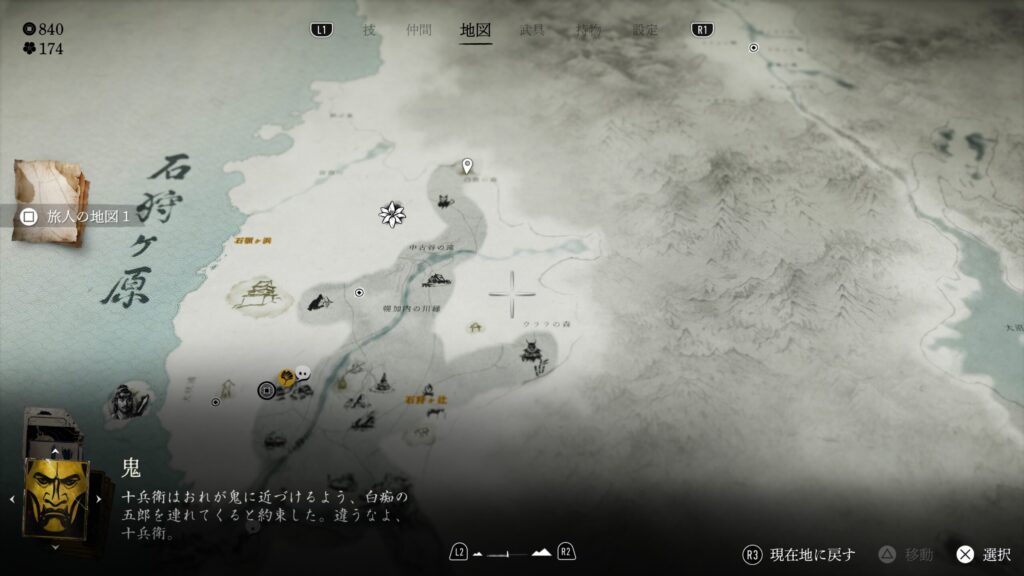The height and width of the screenshot is (576, 1024).
Task: Select the white flower map marker
Action: coord(392,213)
